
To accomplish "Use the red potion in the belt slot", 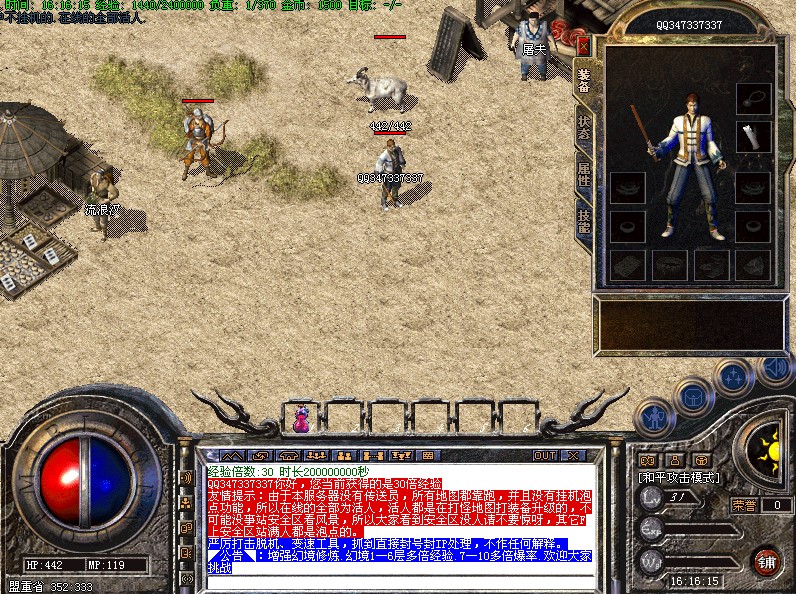I will tap(301, 418).
